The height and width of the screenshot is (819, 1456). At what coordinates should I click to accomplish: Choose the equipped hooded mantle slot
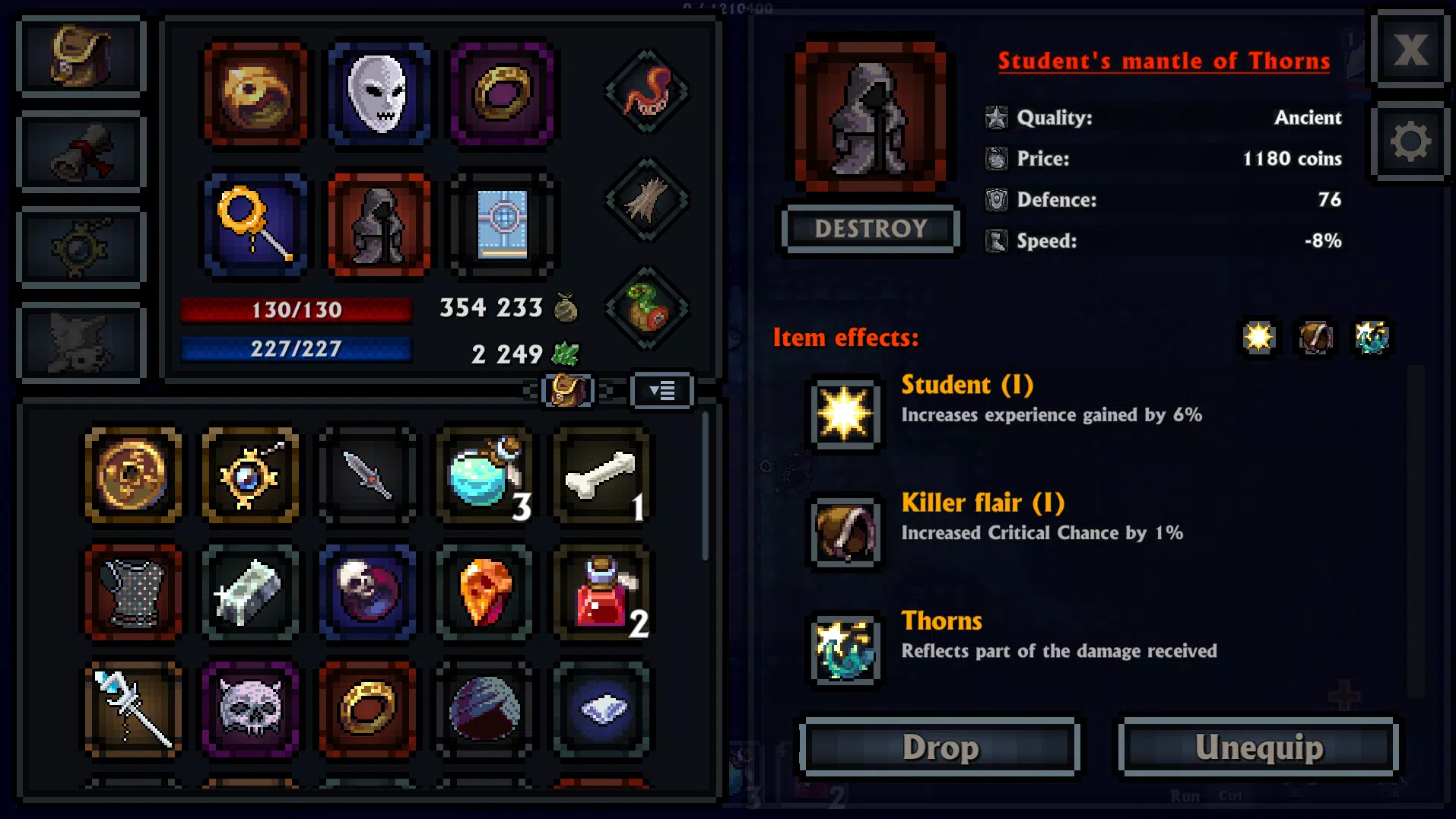(x=379, y=224)
